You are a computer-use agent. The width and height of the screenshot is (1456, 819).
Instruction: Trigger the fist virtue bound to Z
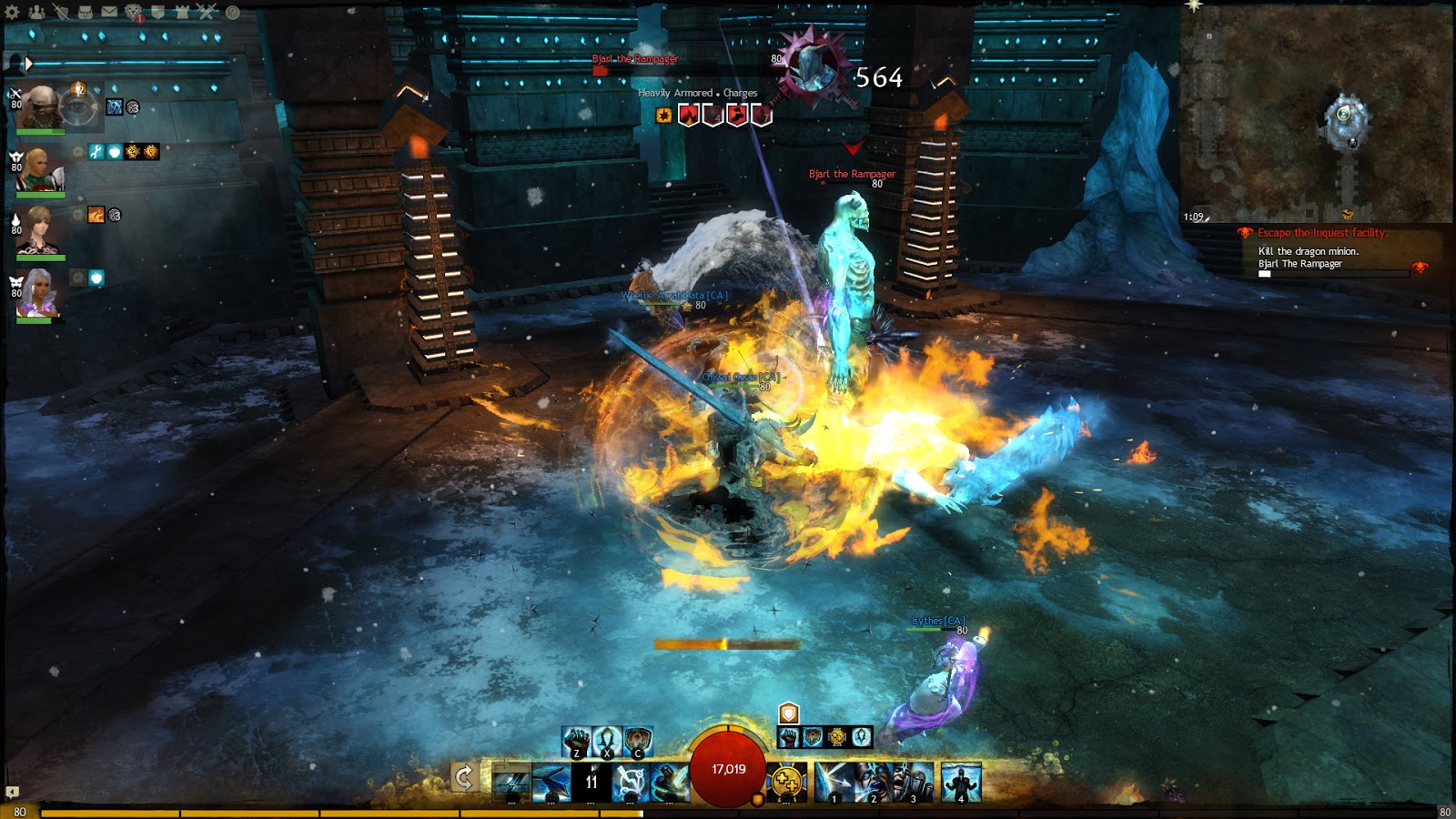[x=577, y=742]
